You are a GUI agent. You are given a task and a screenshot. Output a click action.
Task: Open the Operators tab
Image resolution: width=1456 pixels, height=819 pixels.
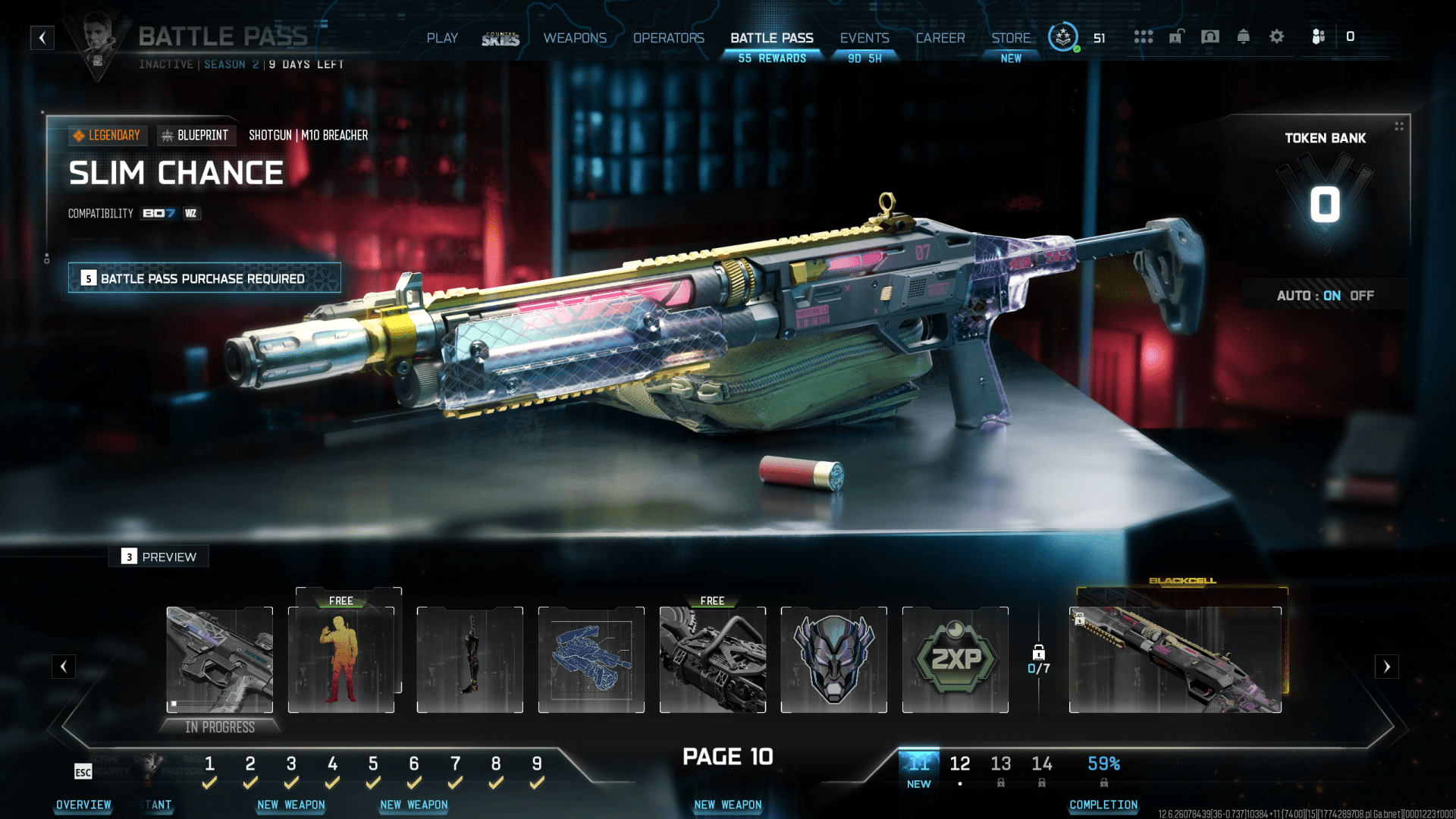(x=668, y=38)
